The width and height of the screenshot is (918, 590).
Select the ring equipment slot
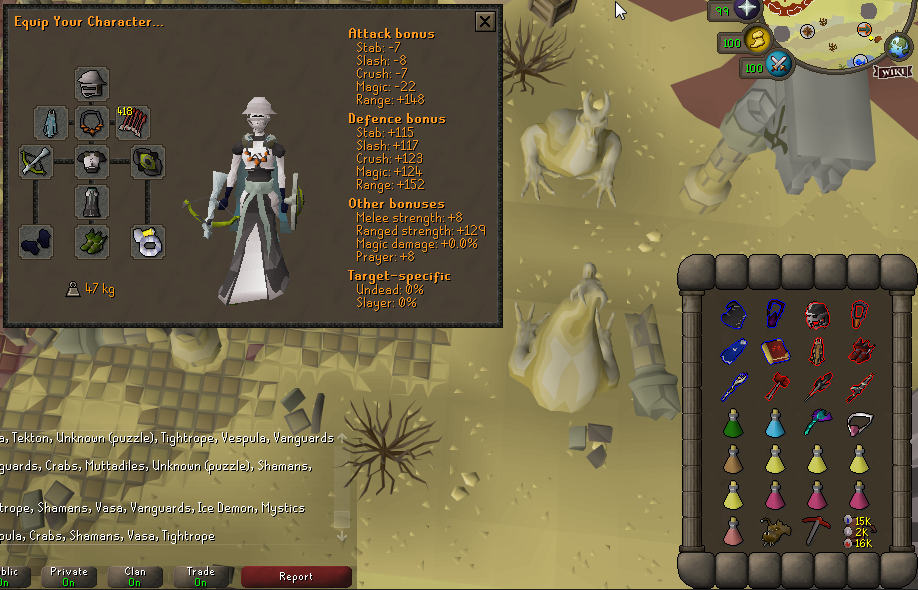[x=148, y=241]
